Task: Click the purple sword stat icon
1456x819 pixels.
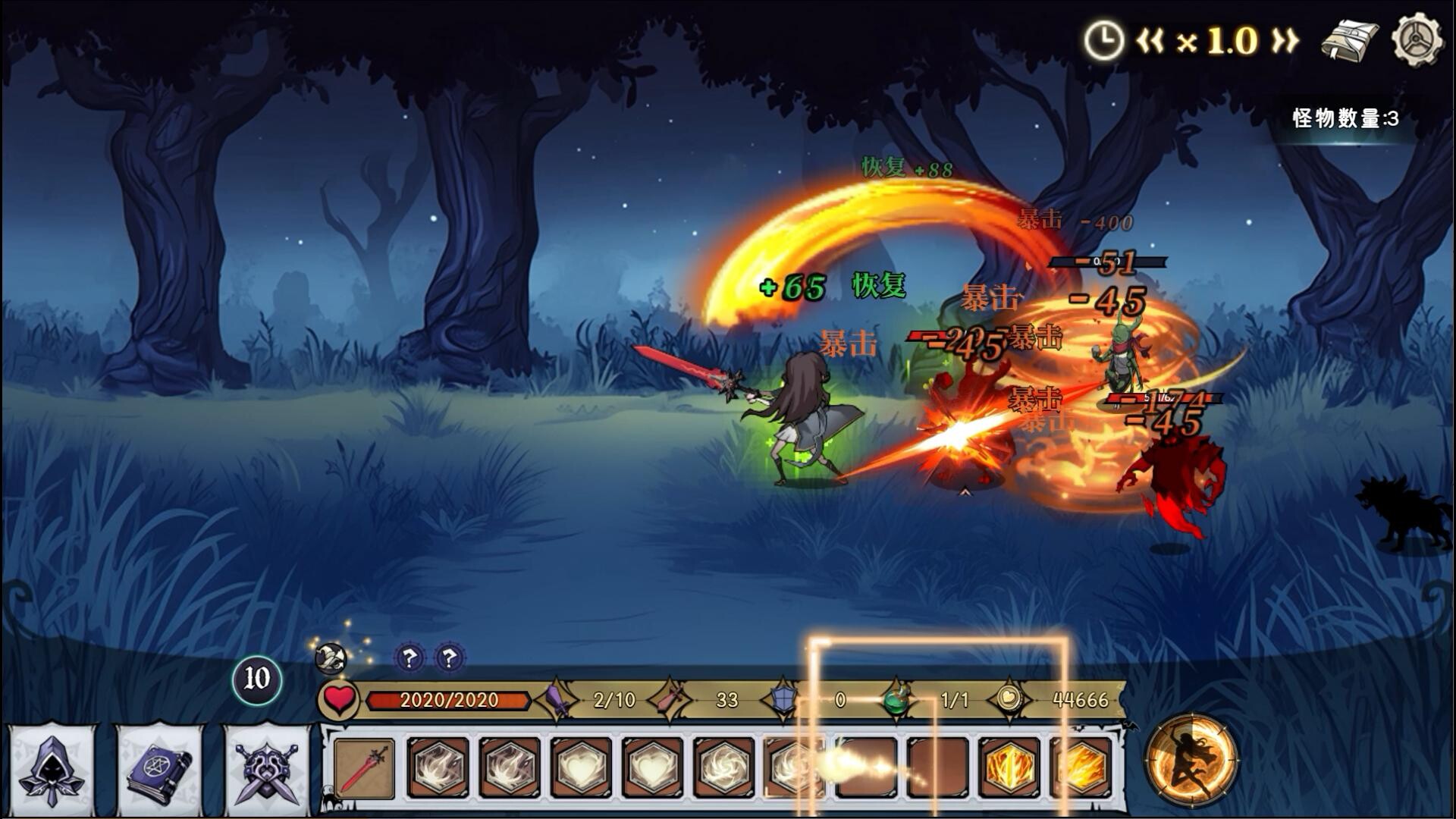Action: pyautogui.click(x=558, y=699)
